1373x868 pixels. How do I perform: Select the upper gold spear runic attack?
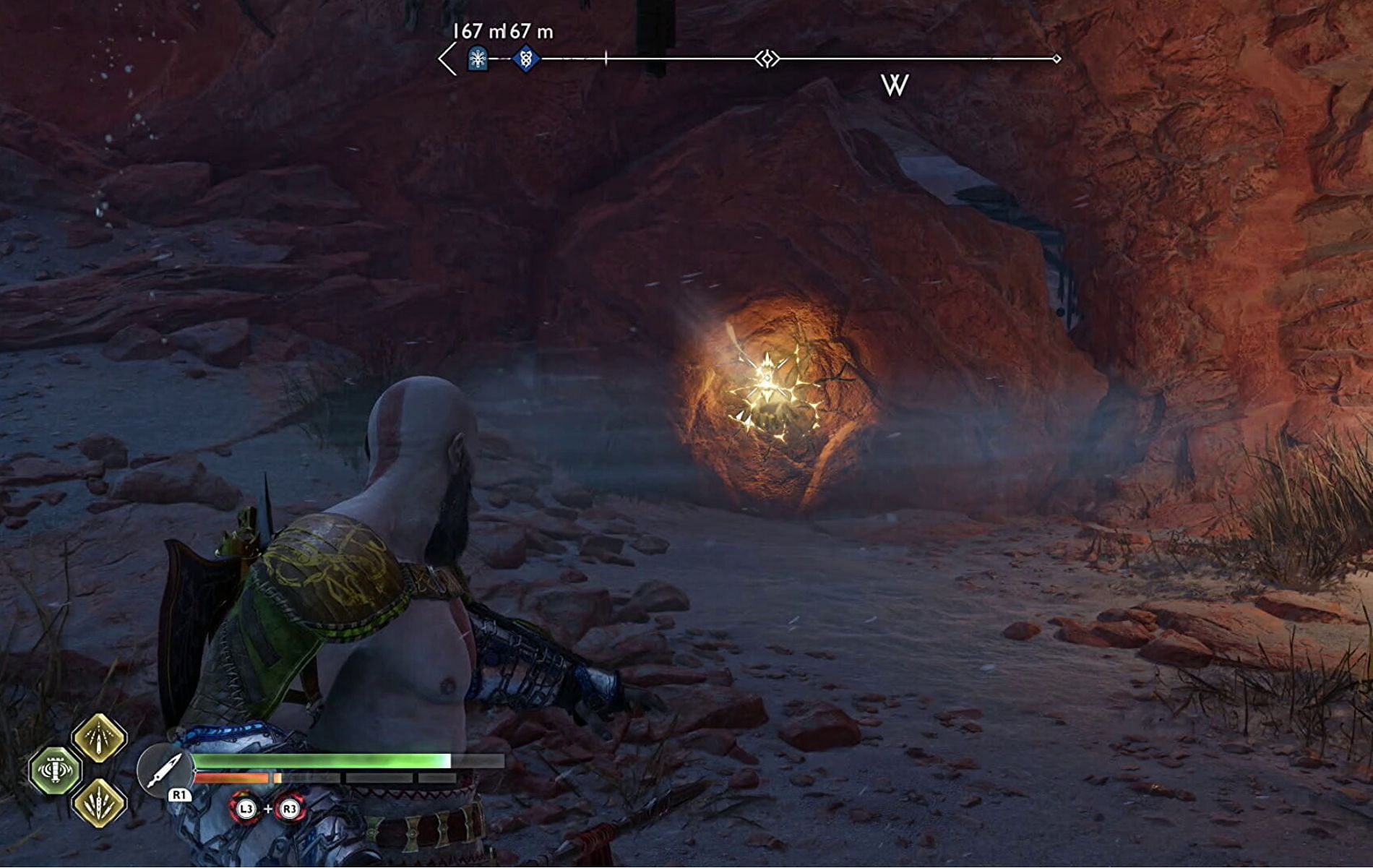pyautogui.click(x=99, y=737)
